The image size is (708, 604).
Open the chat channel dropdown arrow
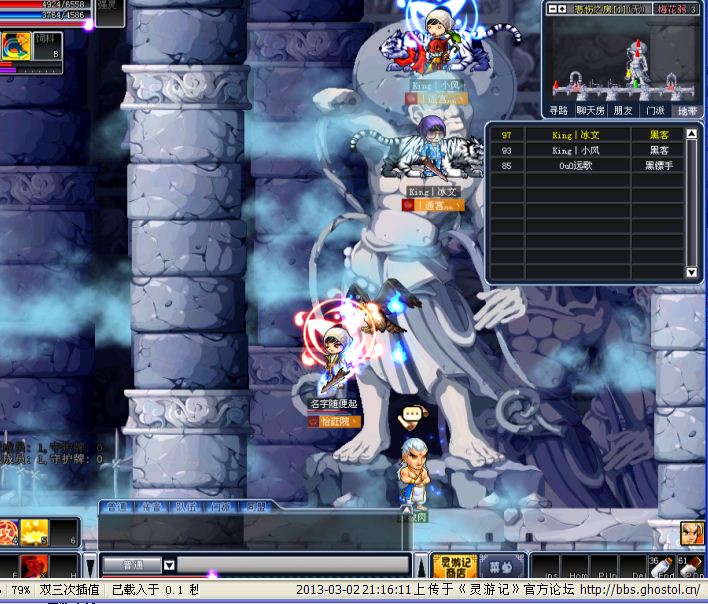click(169, 565)
